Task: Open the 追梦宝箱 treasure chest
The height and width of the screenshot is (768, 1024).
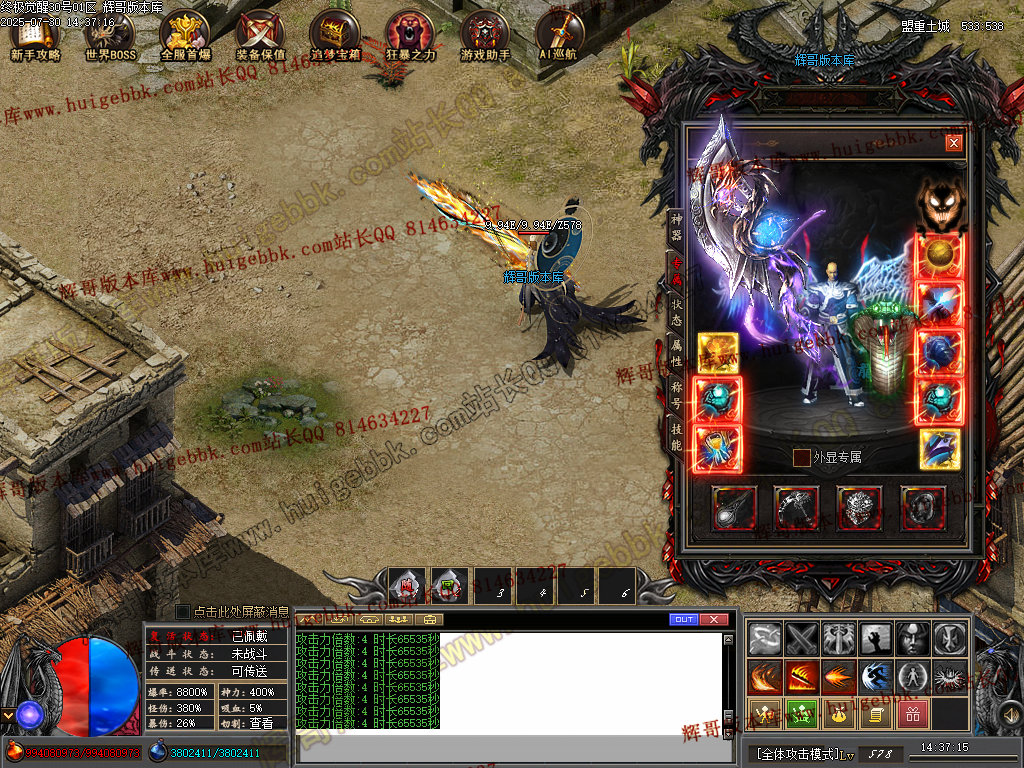Action: (335, 36)
